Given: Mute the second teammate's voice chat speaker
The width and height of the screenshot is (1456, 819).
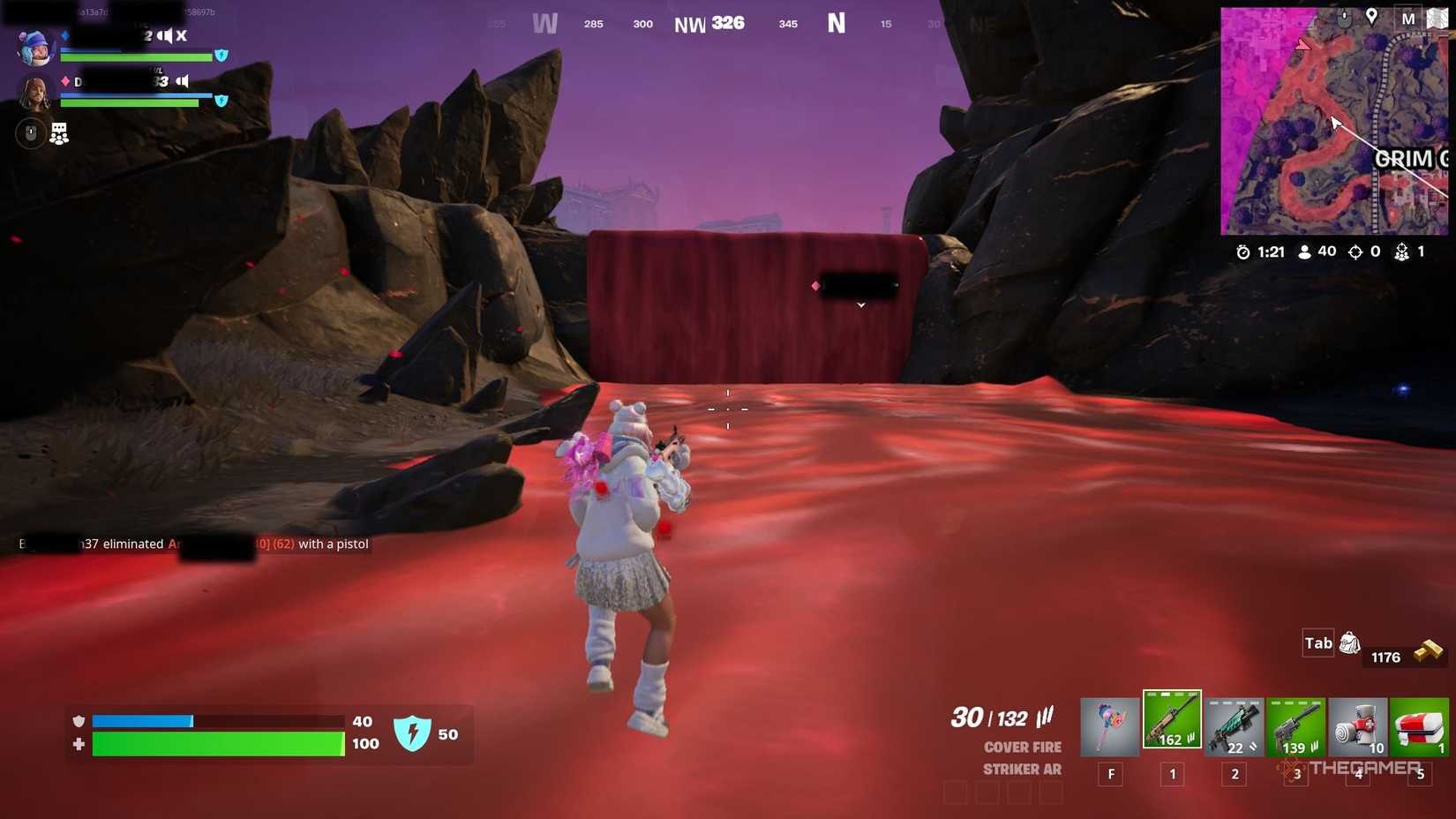Looking at the screenshot, I should [x=181, y=80].
